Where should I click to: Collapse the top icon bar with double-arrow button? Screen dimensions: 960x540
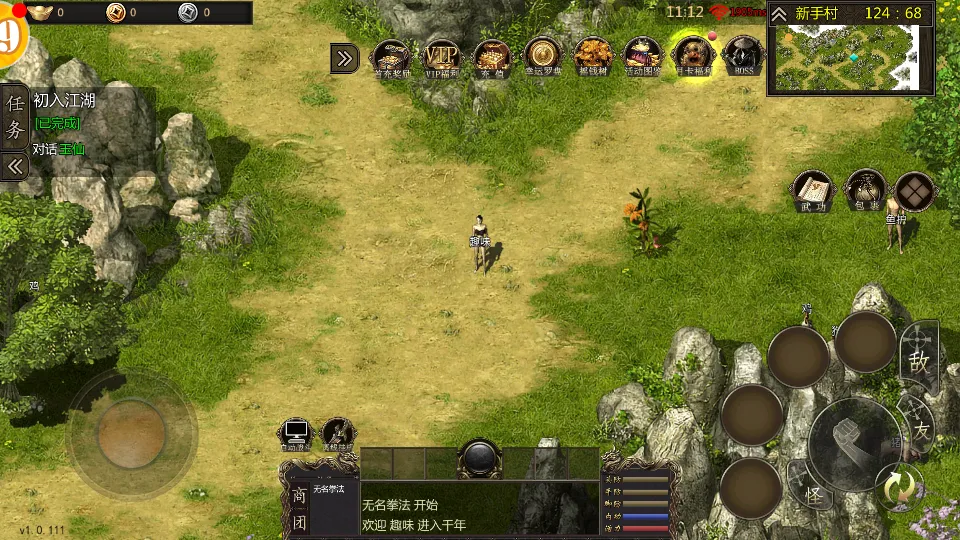click(345, 58)
